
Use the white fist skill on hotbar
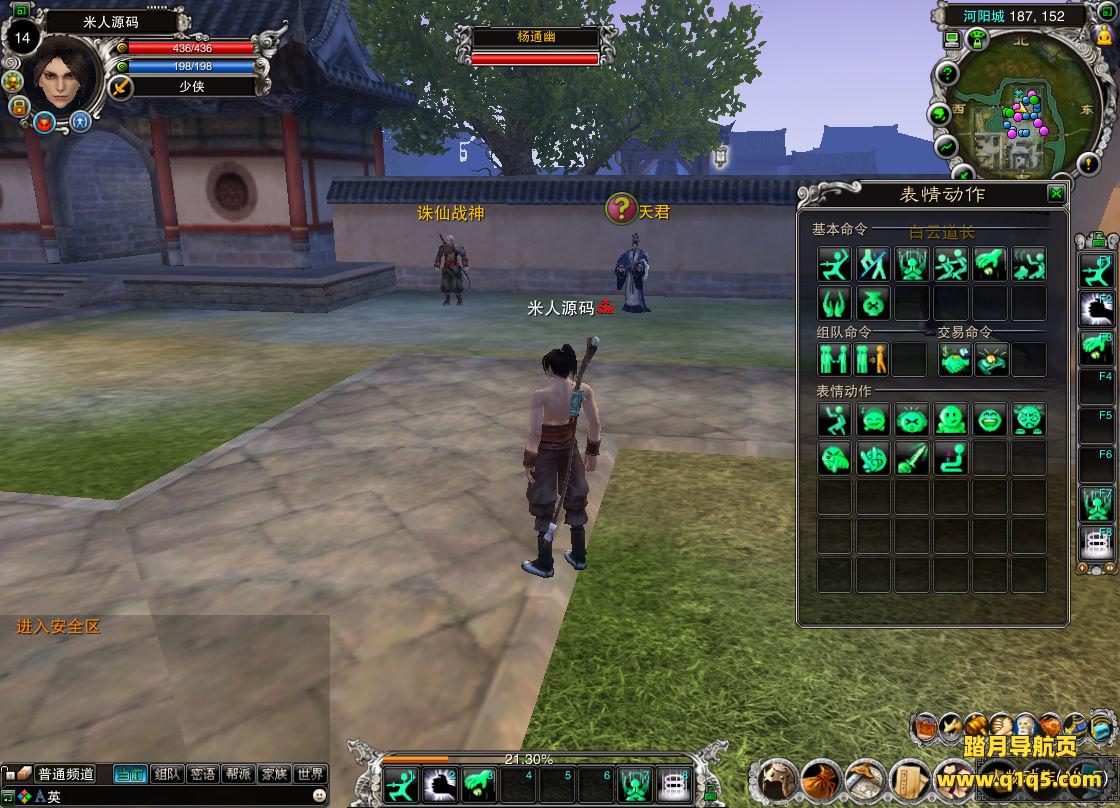[x=440, y=782]
